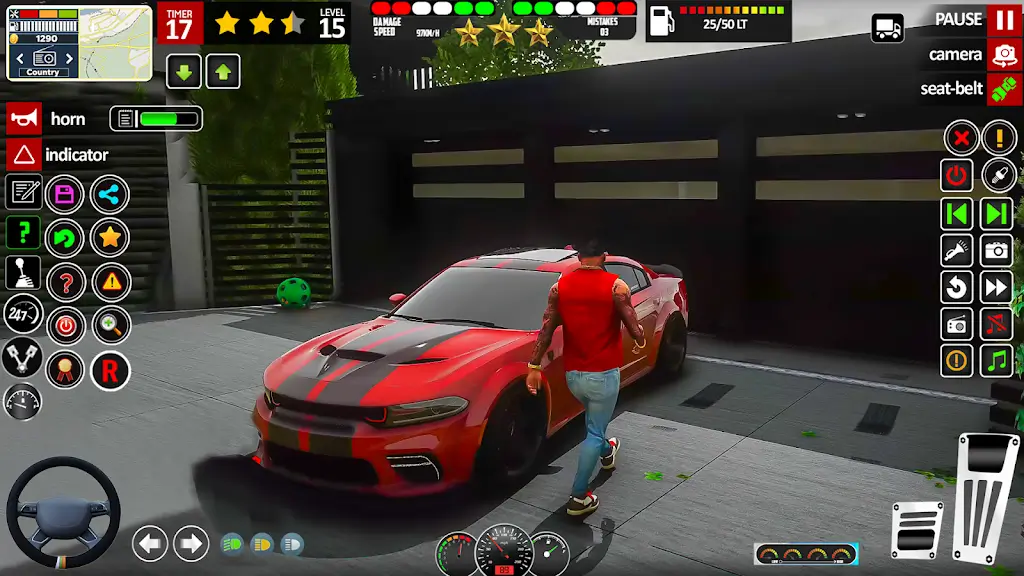Pause the game with the PAUSE button
Screen dimensions: 1024x576
[1004, 19]
